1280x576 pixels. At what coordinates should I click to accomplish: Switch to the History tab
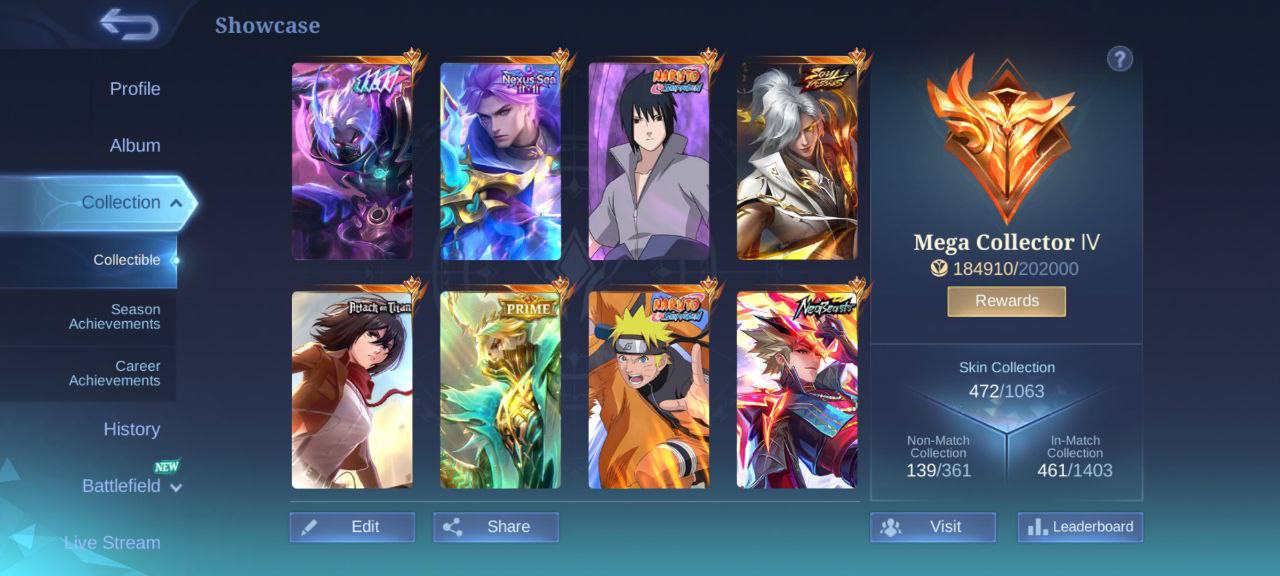131,429
